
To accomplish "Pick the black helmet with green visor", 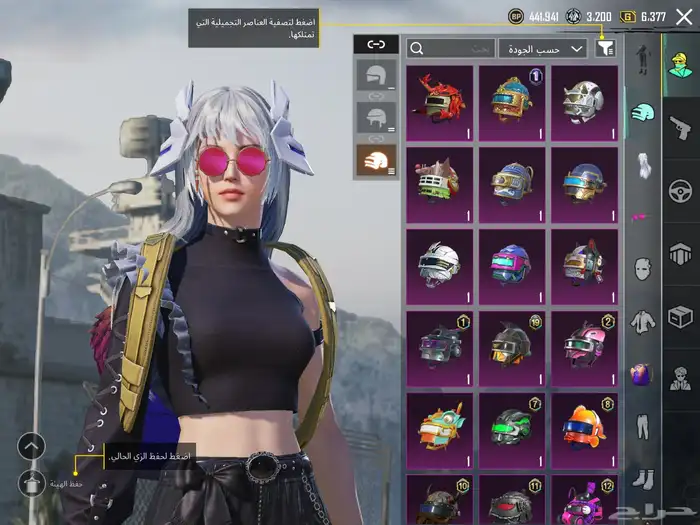I will pyautogui.click(x=512, y=429).
